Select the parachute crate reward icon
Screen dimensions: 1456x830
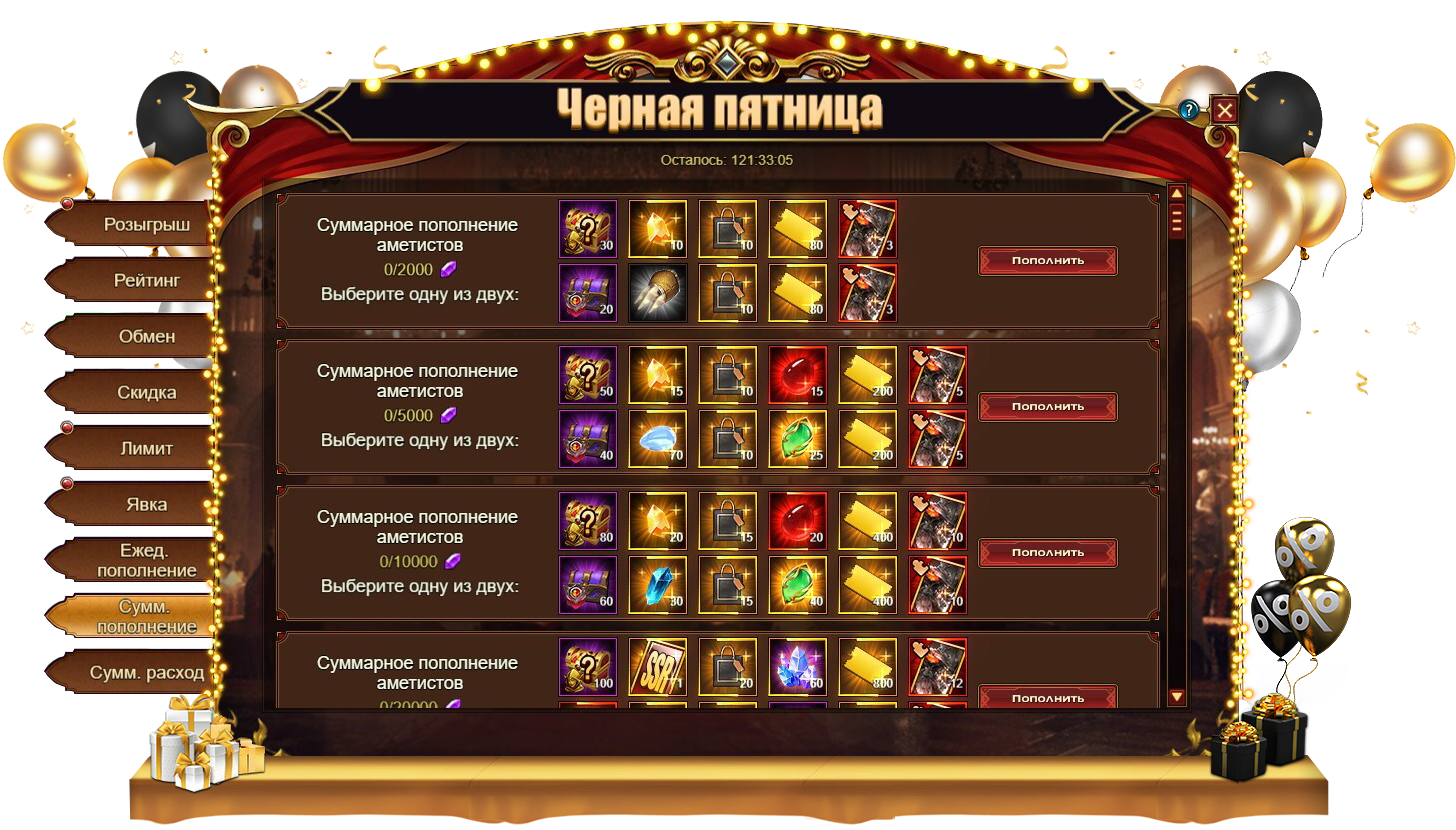coord(657,293)
